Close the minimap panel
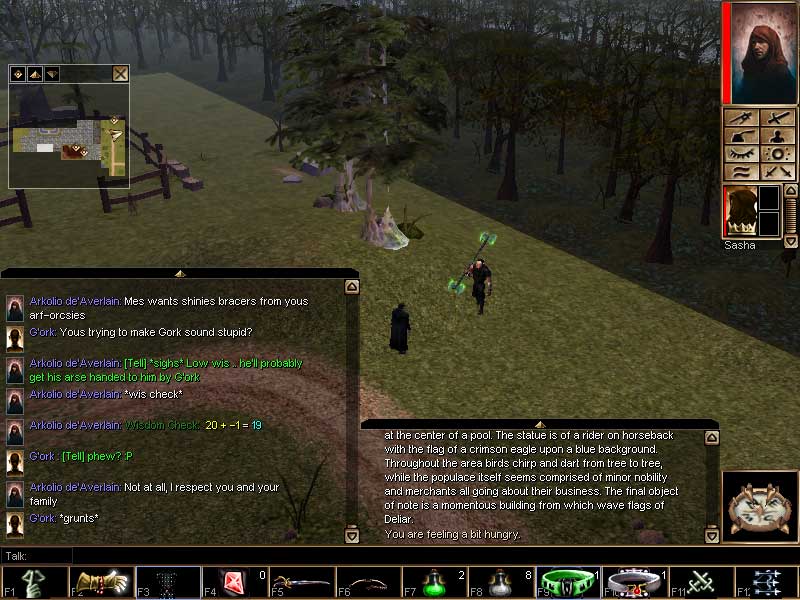Screen dimensions: 800x600 120,73
